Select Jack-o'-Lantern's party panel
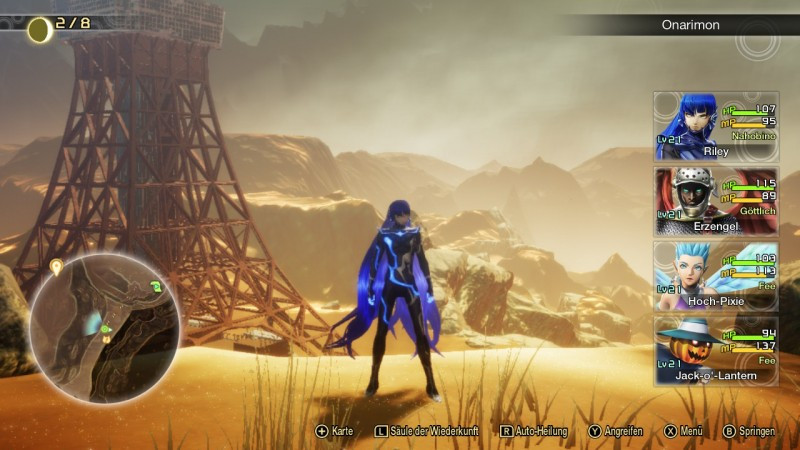 click(716, 351)
